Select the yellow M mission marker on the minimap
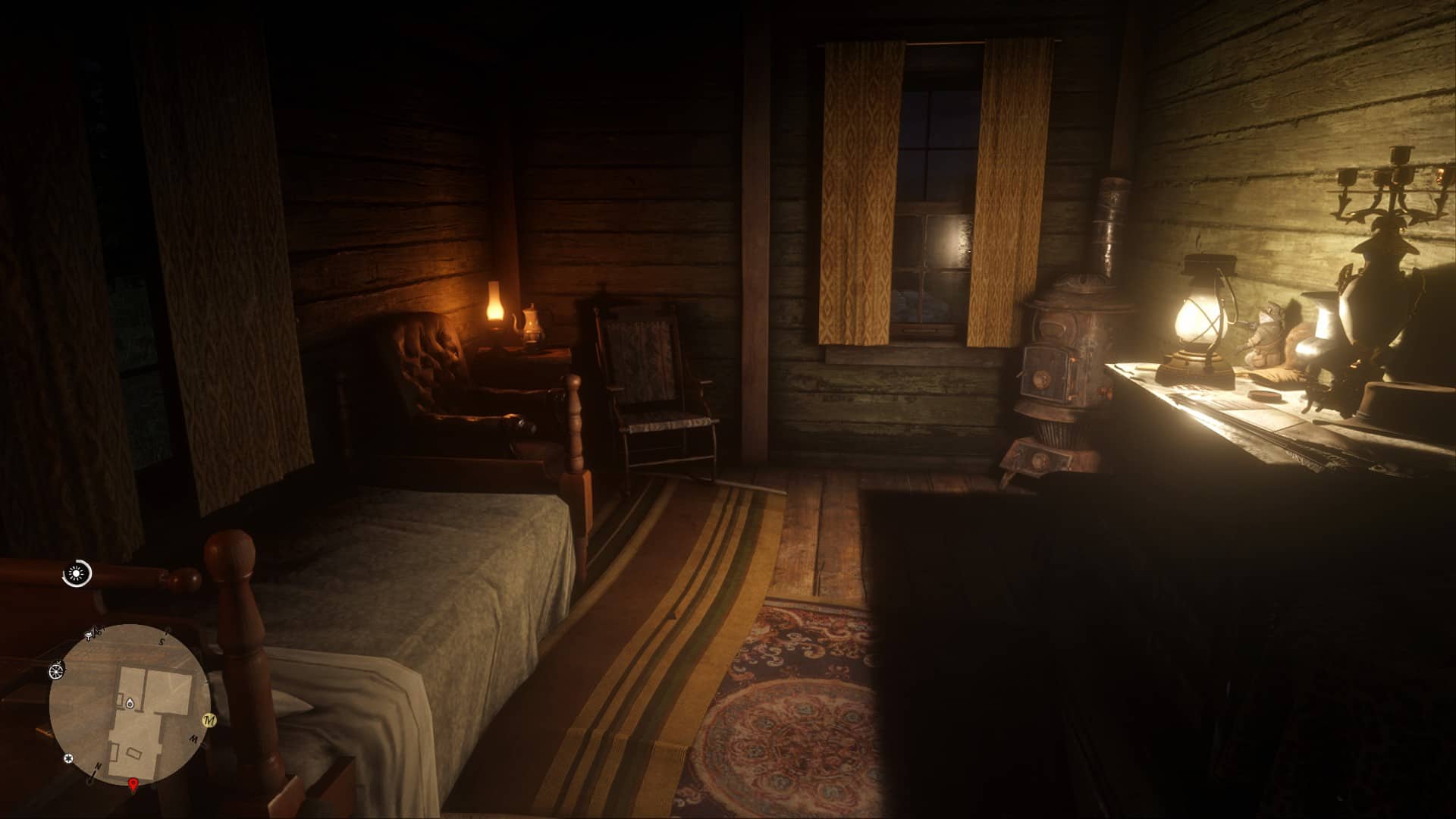 point(209,720)
